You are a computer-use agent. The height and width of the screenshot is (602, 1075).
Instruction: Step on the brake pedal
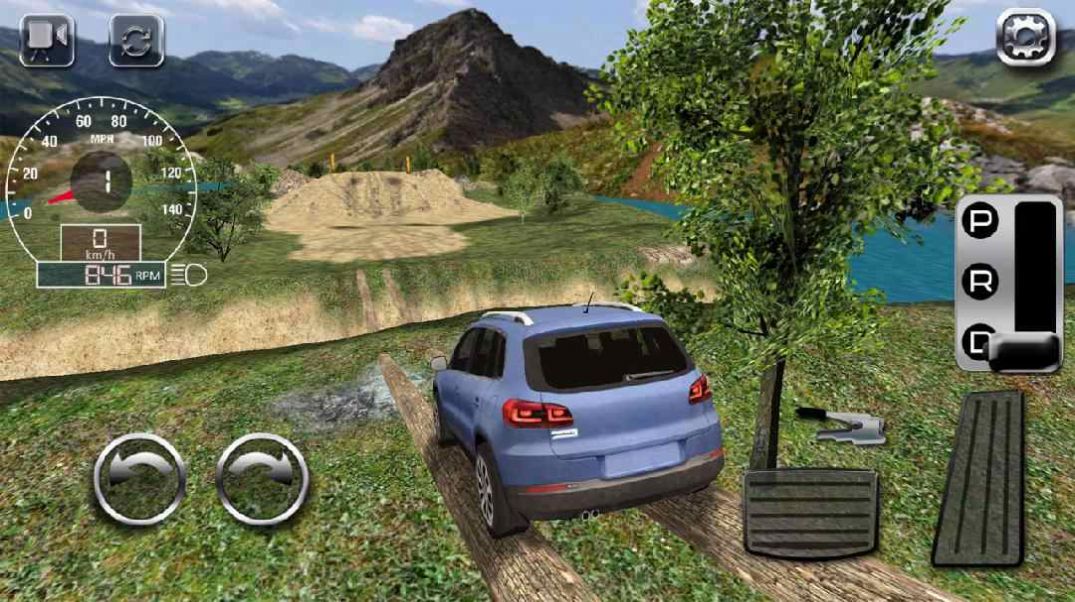point(810,513)
